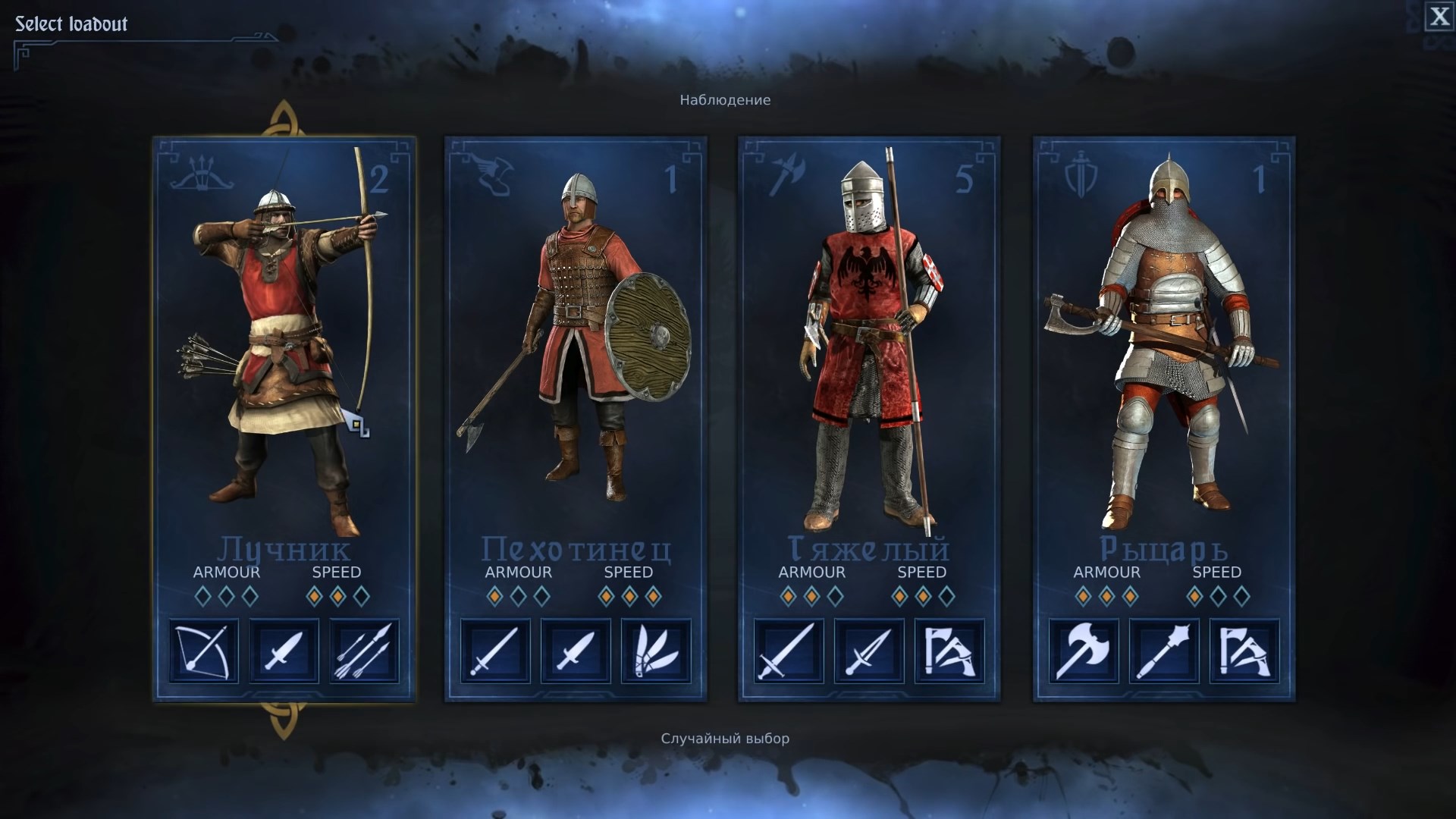
Task: Select the longsword icon on the Тяжелый card
Action: pos(789,652)
